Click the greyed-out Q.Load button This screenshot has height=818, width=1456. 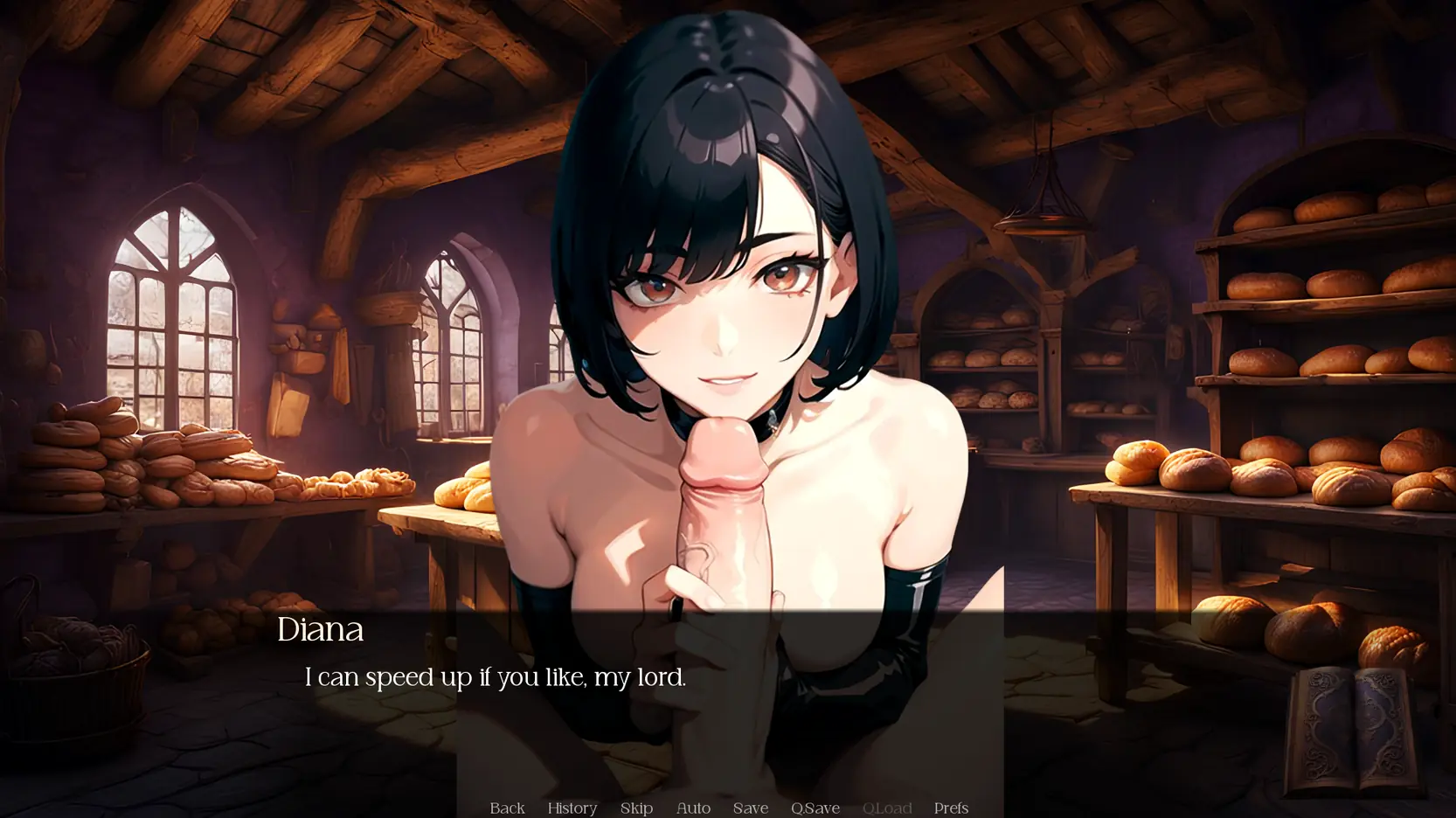tap(886, 808)
